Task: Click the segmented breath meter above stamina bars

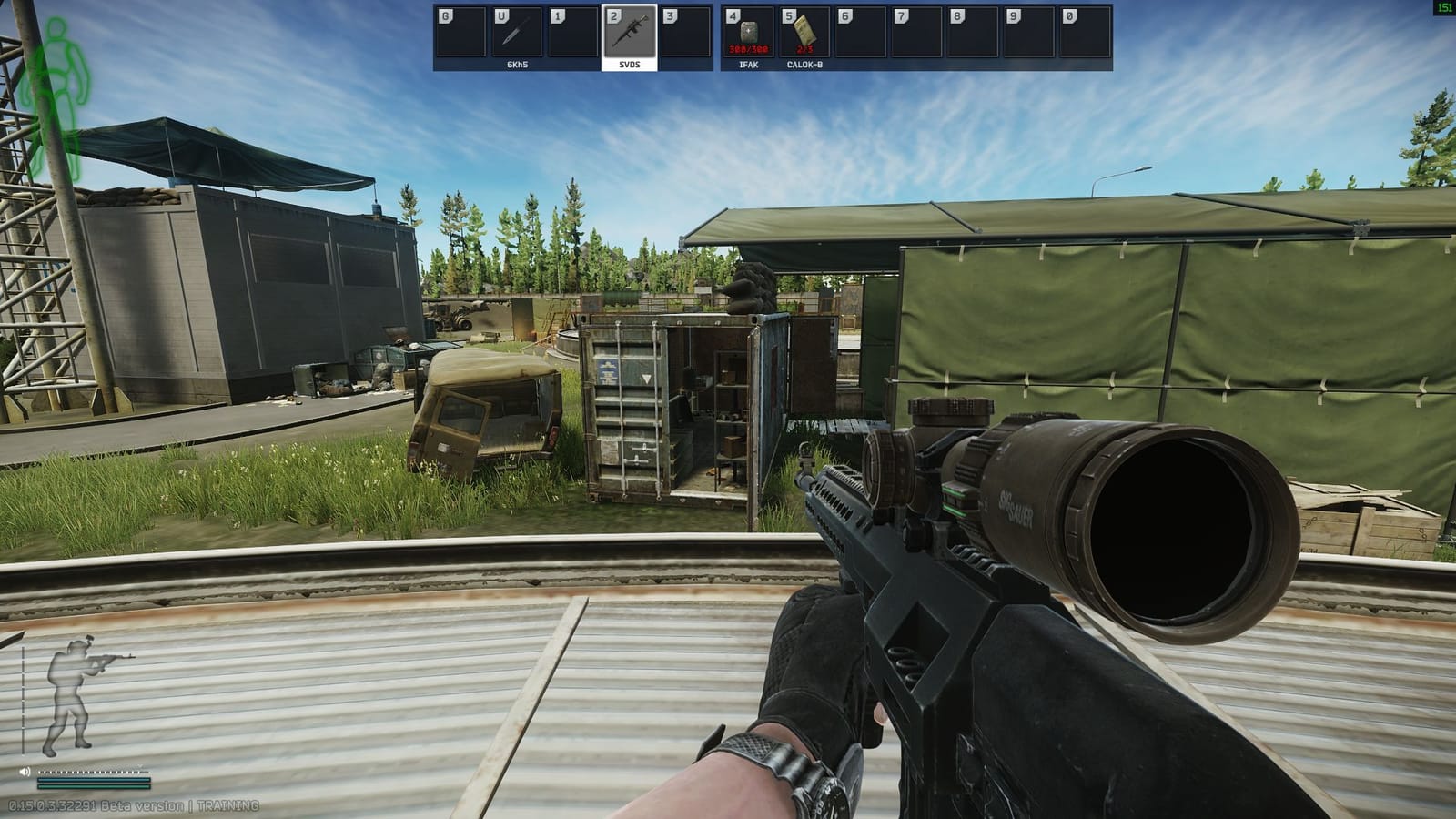Action: [x=89, y=772]
